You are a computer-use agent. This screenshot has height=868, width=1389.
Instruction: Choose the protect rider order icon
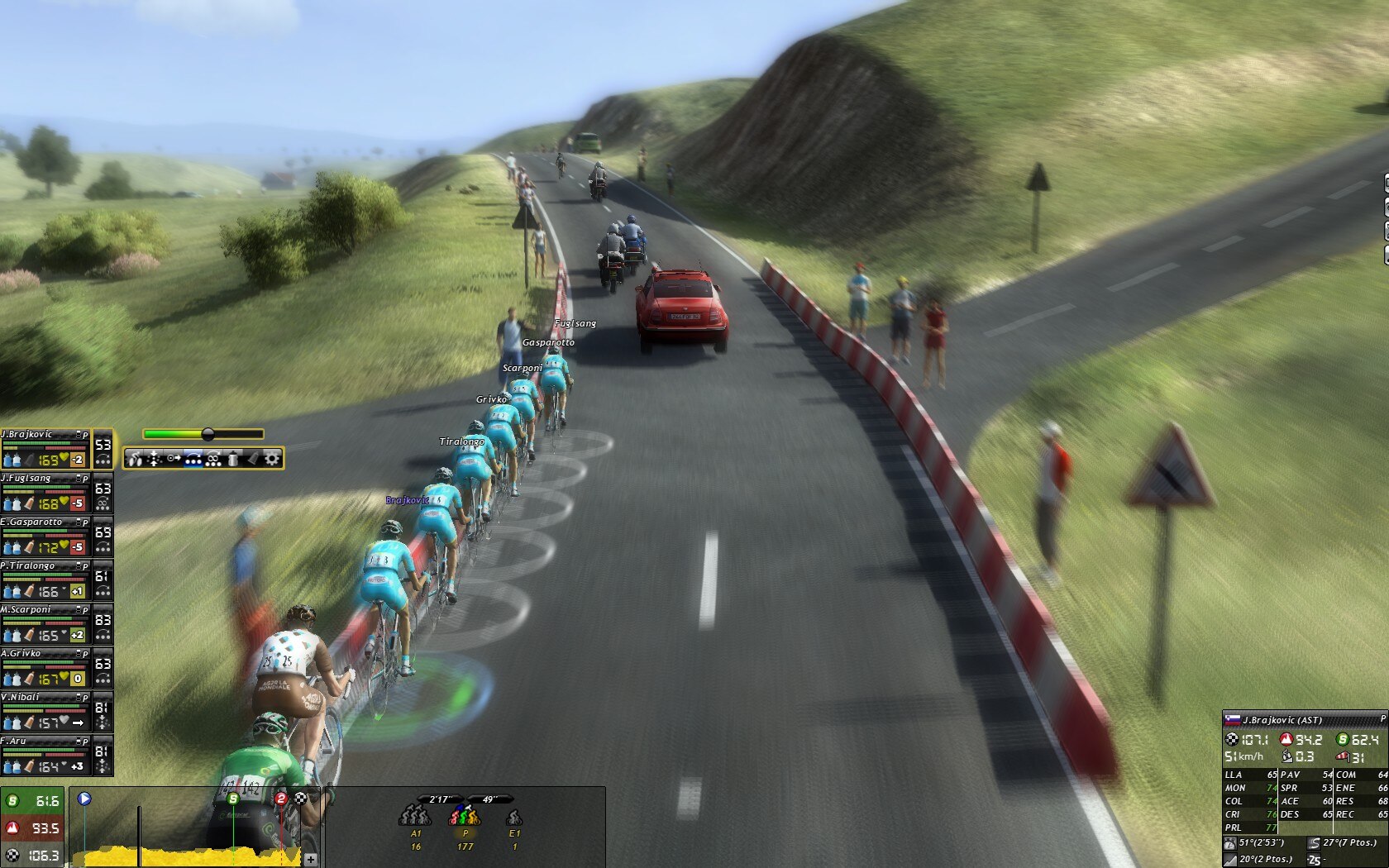point(213,459)
